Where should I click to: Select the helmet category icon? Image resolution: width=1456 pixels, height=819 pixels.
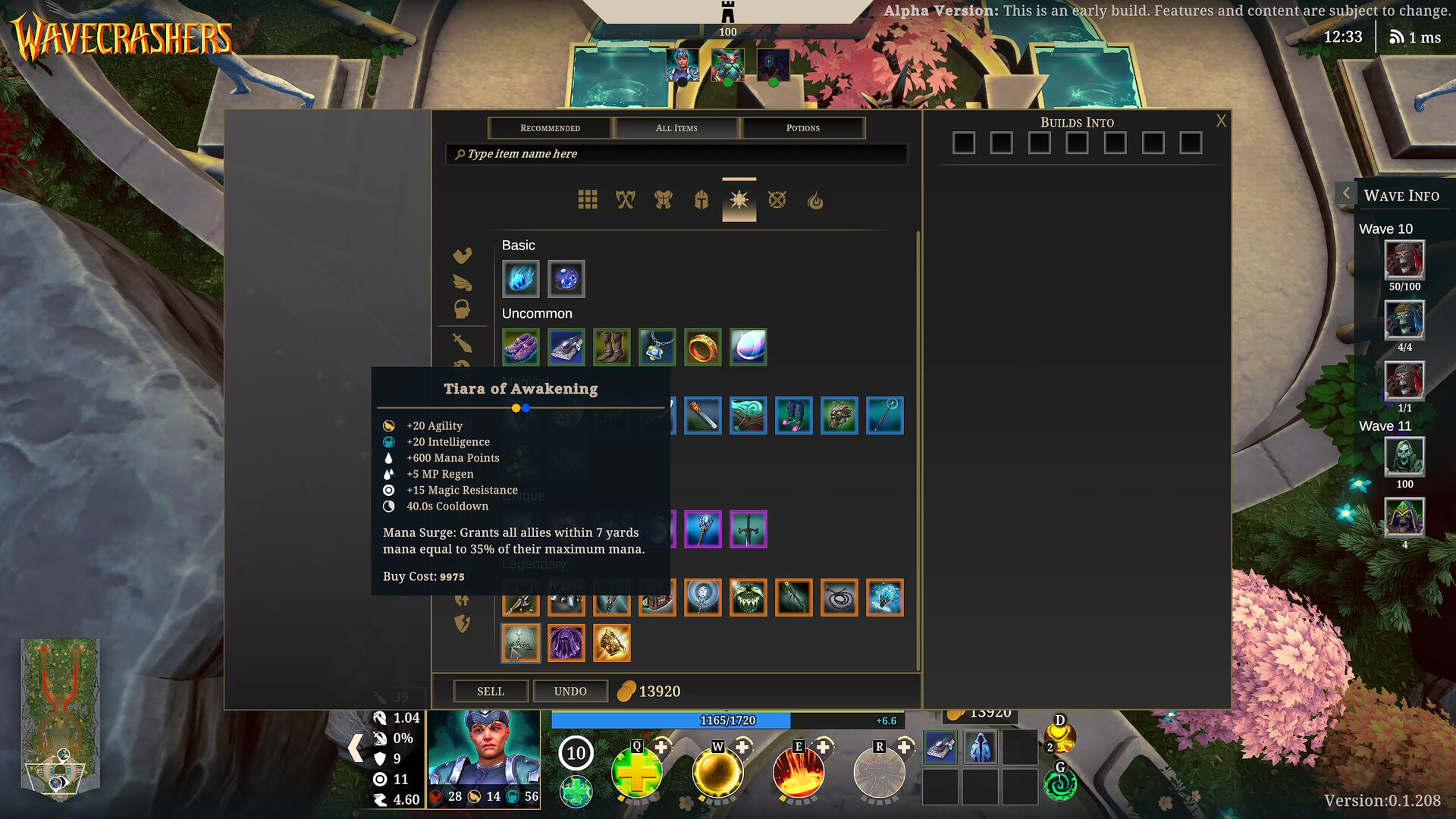701,200
